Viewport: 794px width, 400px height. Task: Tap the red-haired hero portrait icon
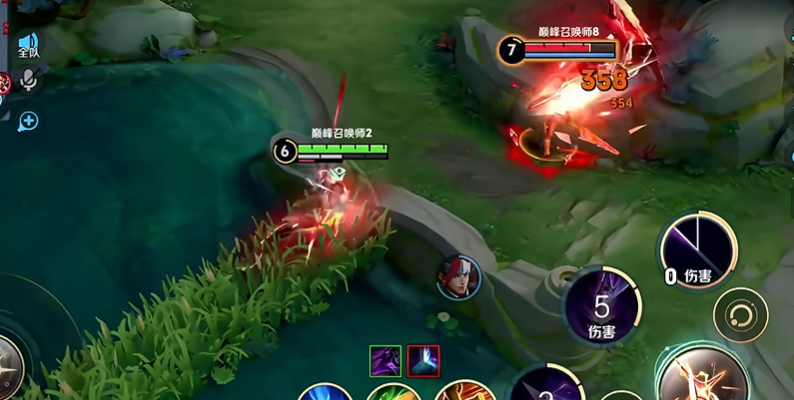(x=458, y=277)
